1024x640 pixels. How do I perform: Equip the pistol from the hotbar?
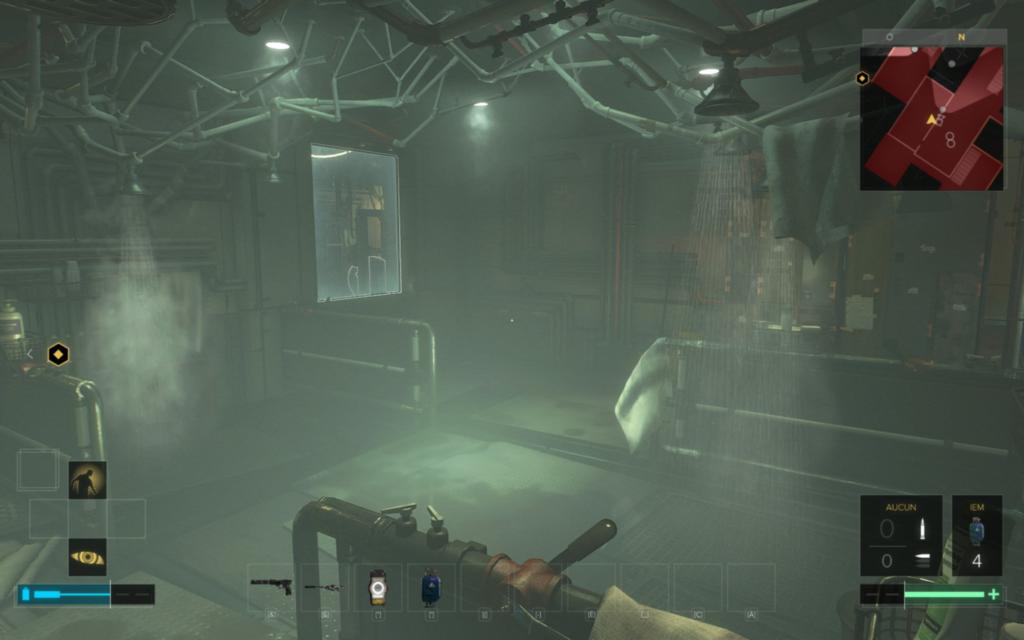(x=271, y=586)
